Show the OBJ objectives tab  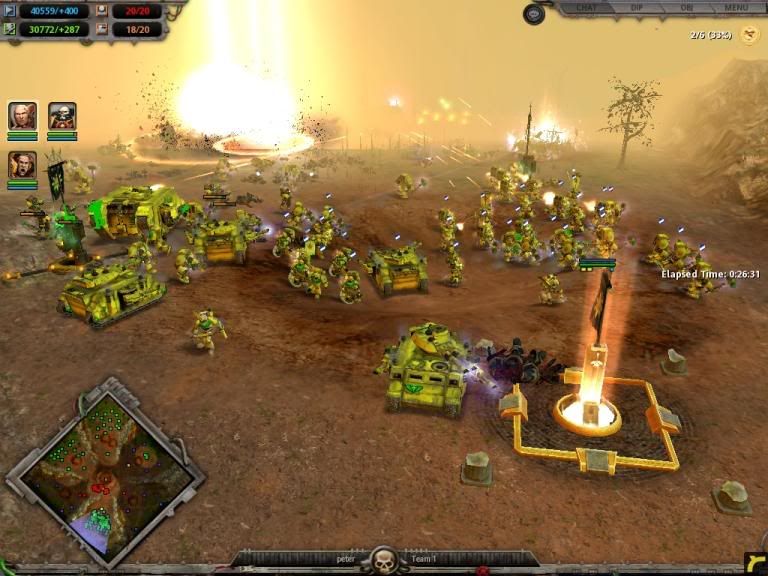pyautogui.click(x=687, y=8)
